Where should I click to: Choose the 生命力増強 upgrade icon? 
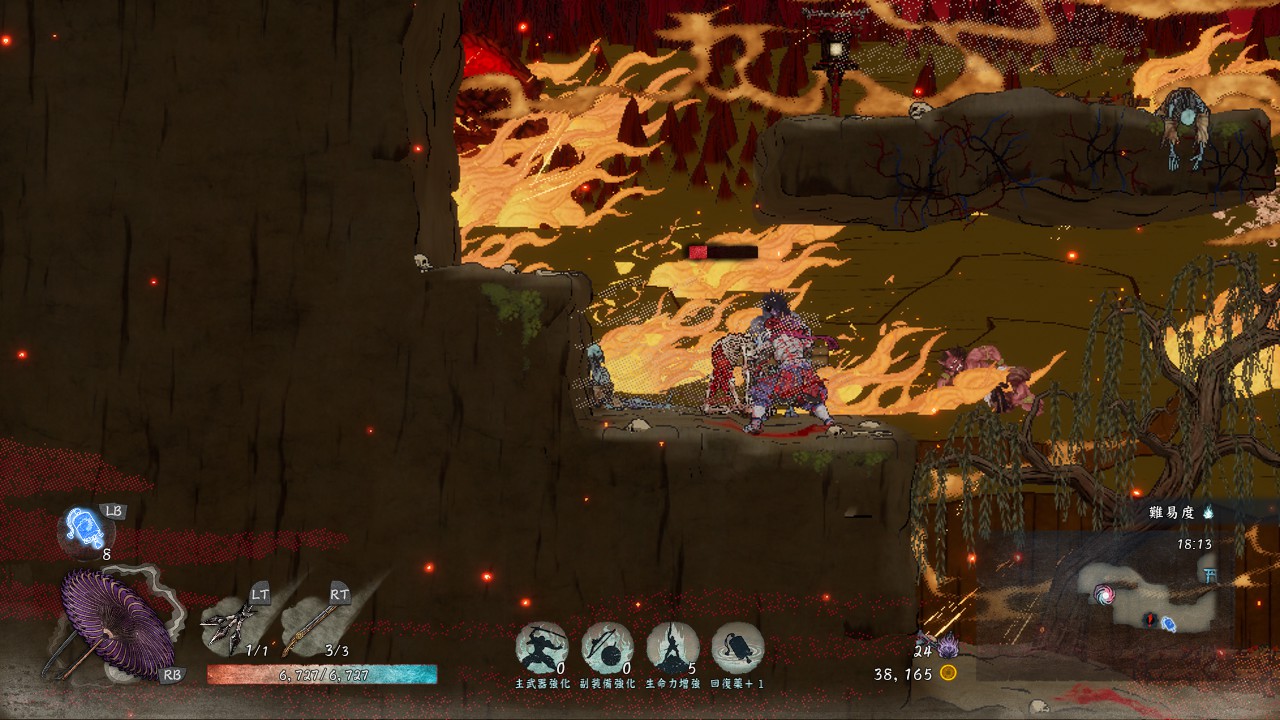672,647
